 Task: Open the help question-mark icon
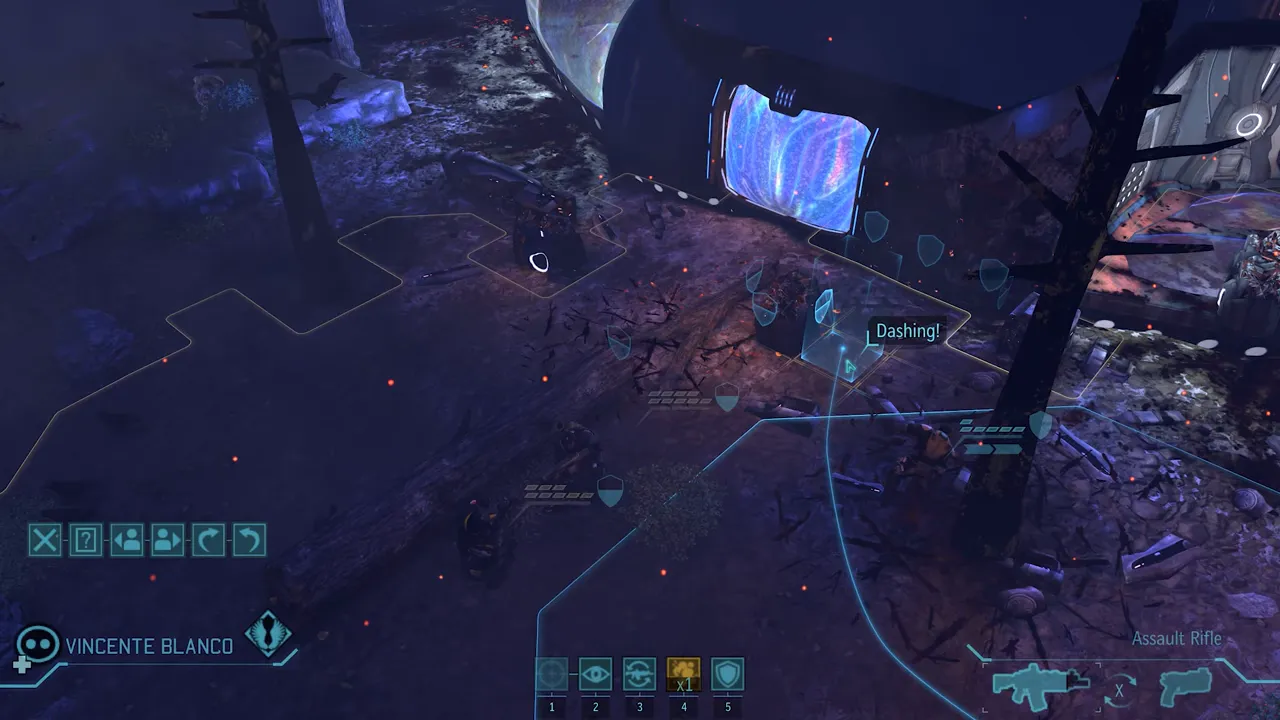(x=85, y=541)
